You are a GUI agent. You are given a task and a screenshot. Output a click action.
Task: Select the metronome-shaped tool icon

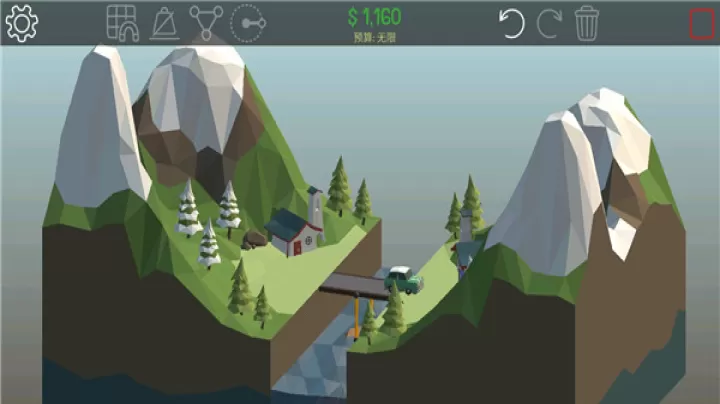click(x=163, y=22)
